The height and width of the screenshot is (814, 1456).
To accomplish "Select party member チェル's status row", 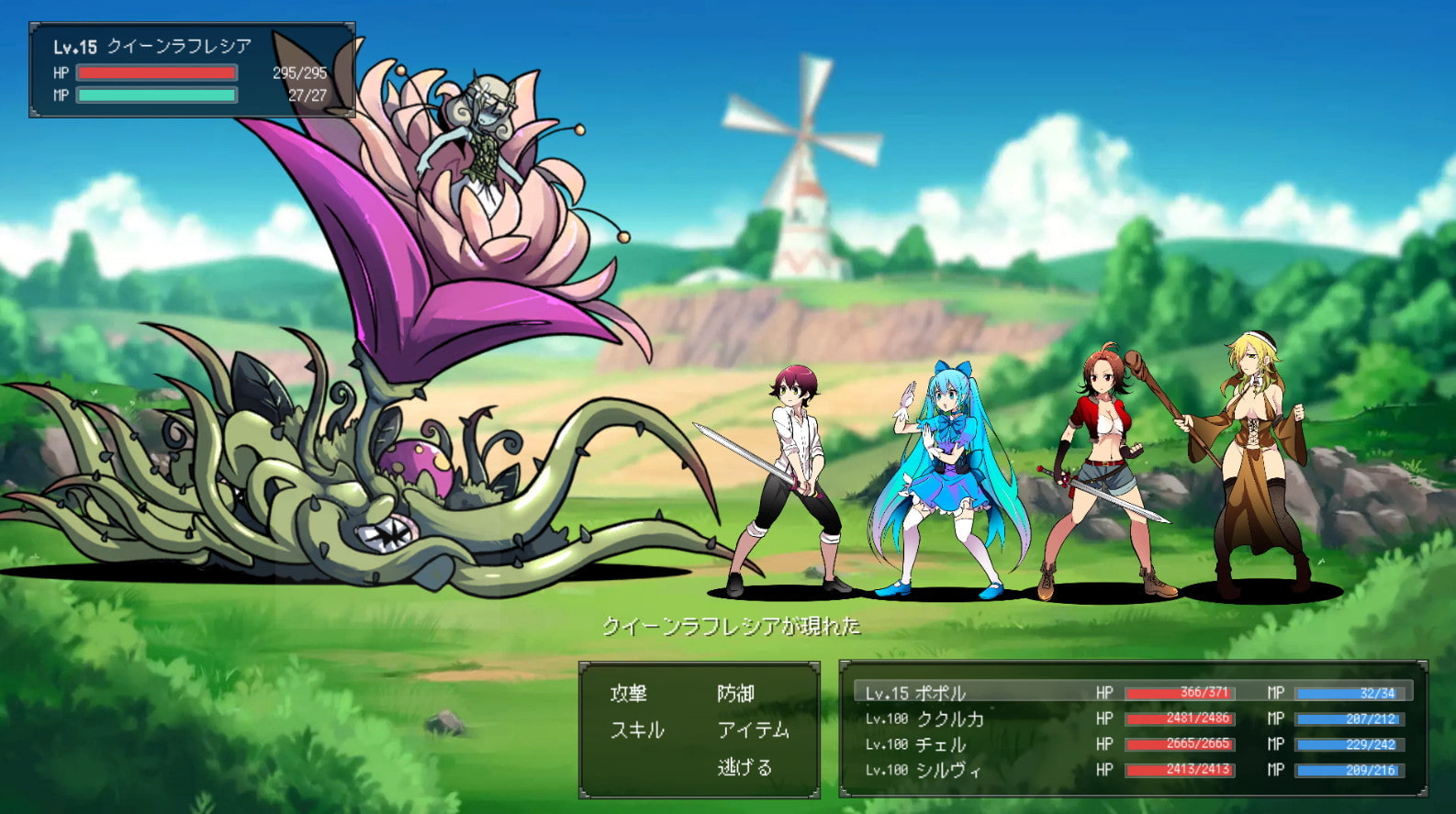I will (1133, 744).
